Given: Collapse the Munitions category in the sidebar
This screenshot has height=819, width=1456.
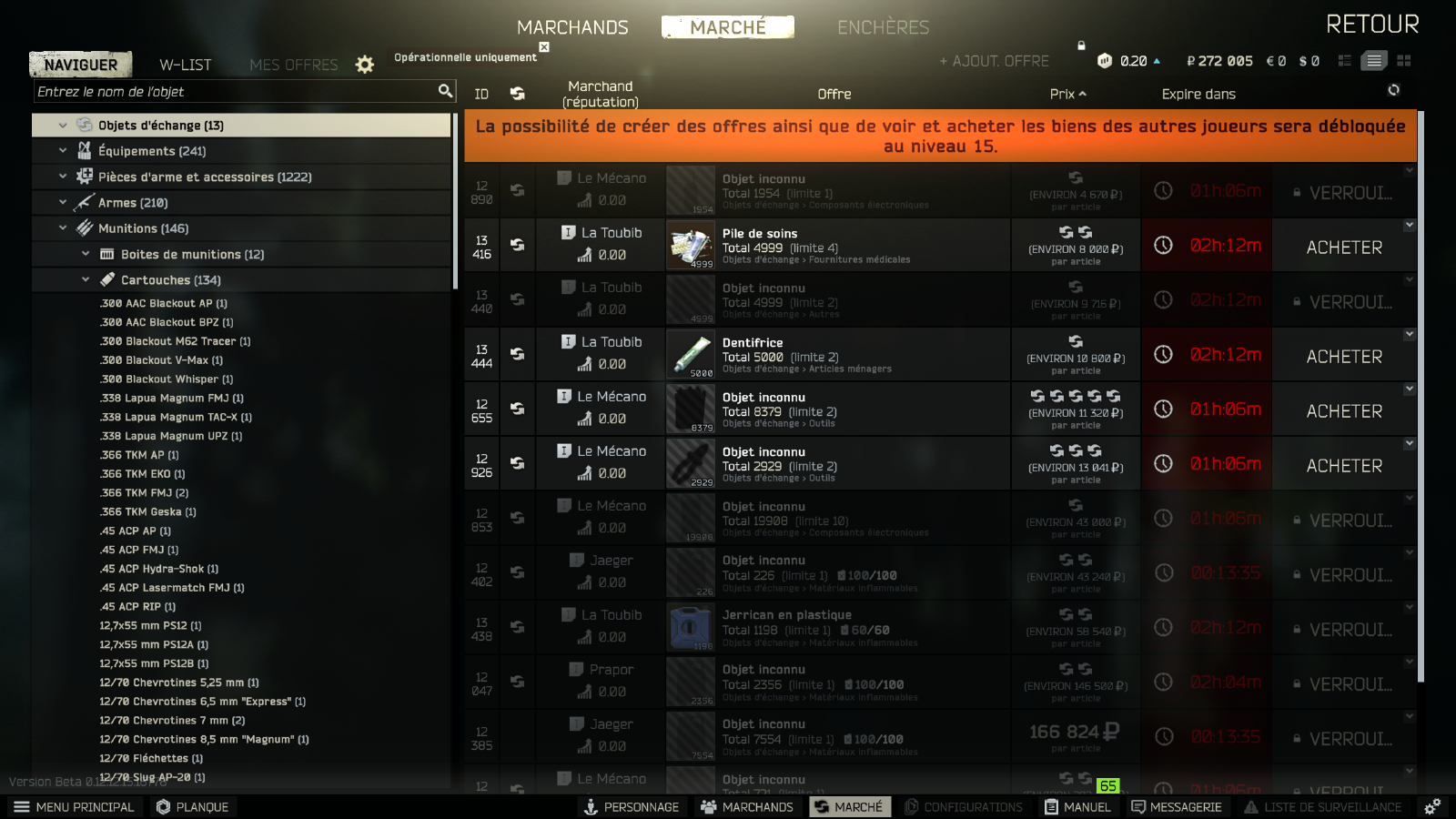Looking at the screenshot, I should tap(62, 228).
